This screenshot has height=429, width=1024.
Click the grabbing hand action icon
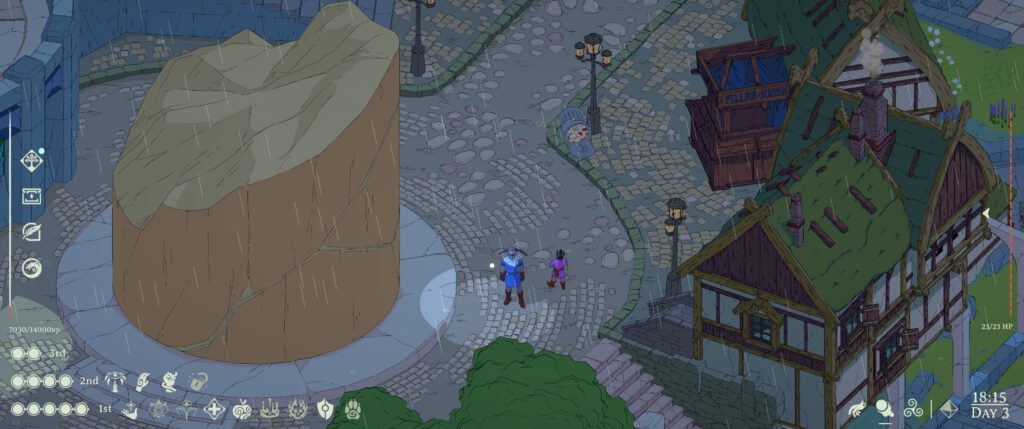(x=856, y=409)
